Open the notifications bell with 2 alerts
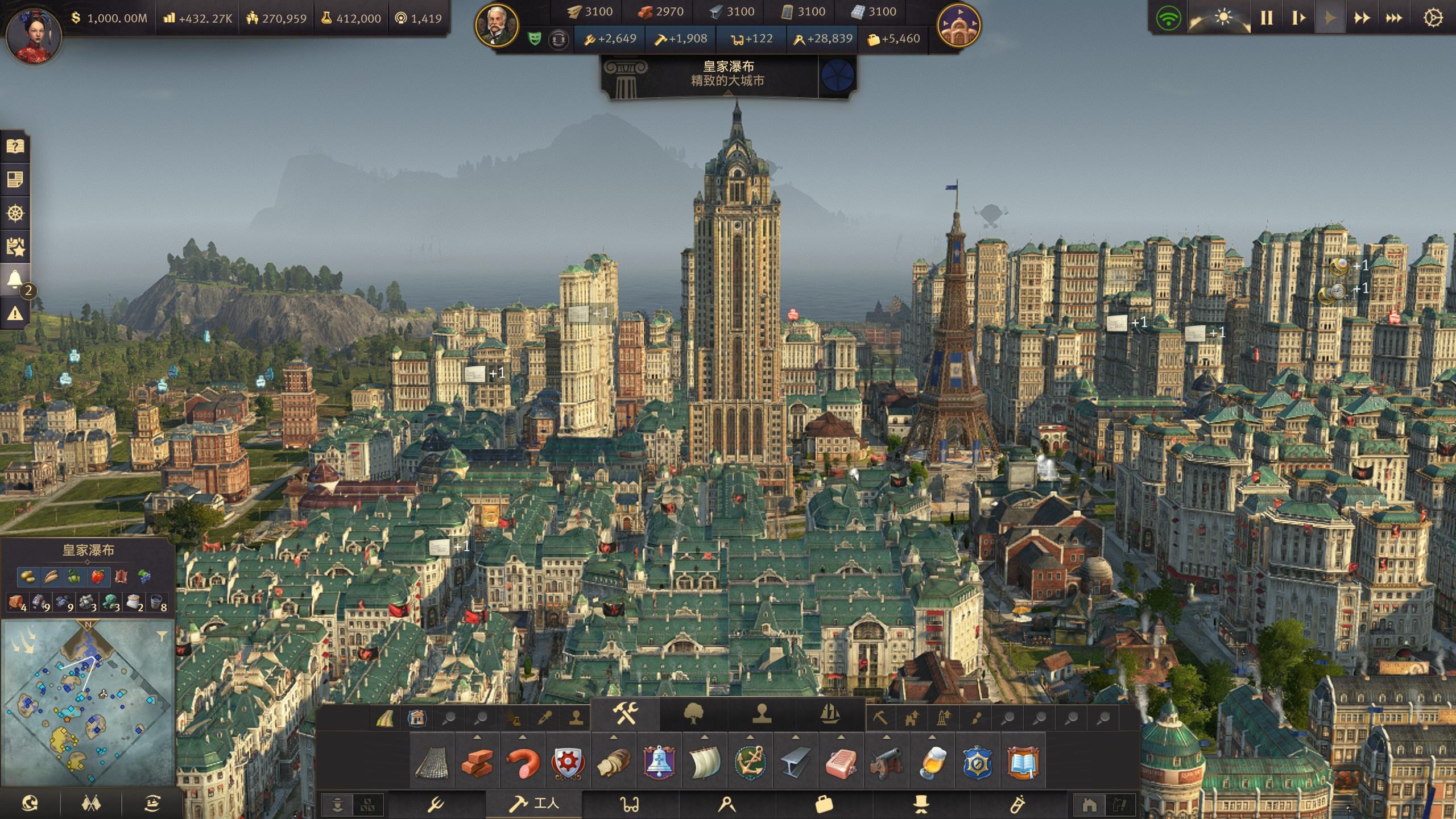Viewport: 1456px width, 819px height. (x=15, y=280)
